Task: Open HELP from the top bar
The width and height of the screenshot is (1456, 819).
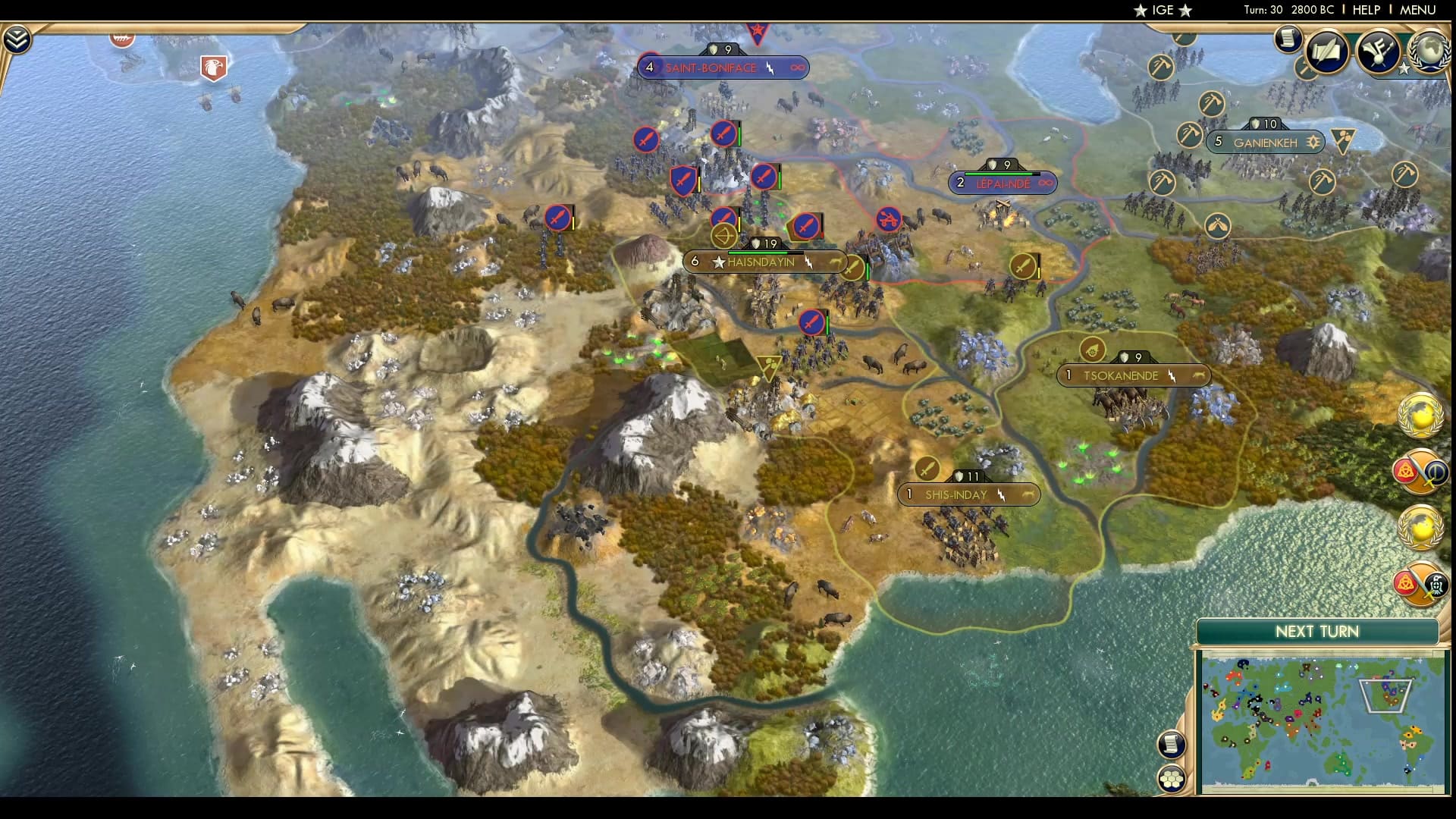Action: (x=1365, y=10)
